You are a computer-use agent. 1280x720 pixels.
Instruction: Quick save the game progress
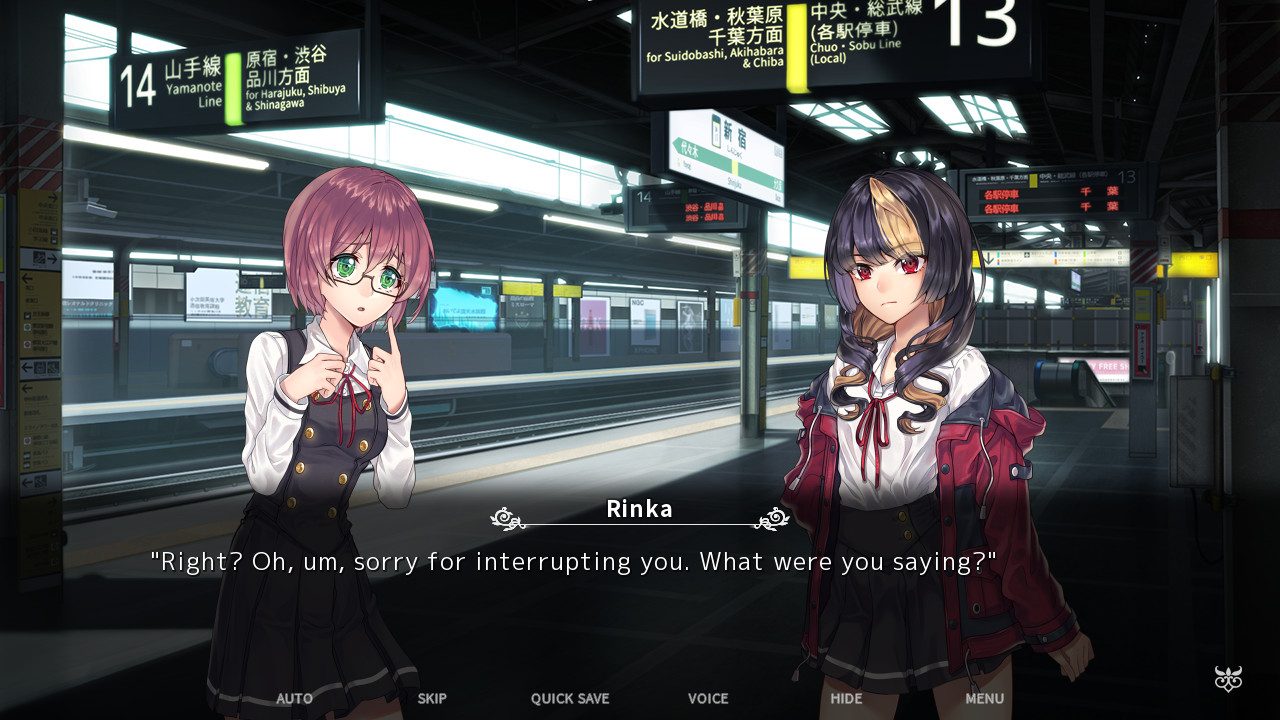tap(569, 699)
